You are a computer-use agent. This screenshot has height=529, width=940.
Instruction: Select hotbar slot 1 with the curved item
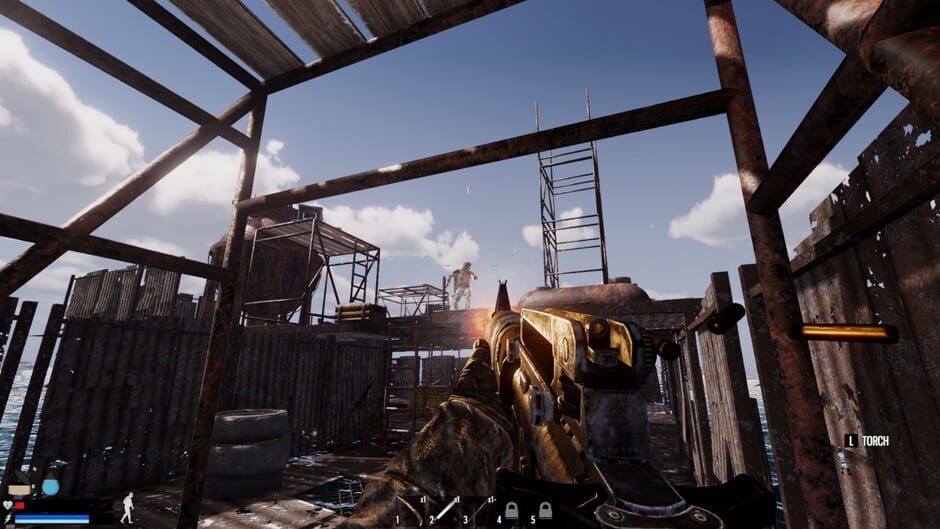pos(410,509)
